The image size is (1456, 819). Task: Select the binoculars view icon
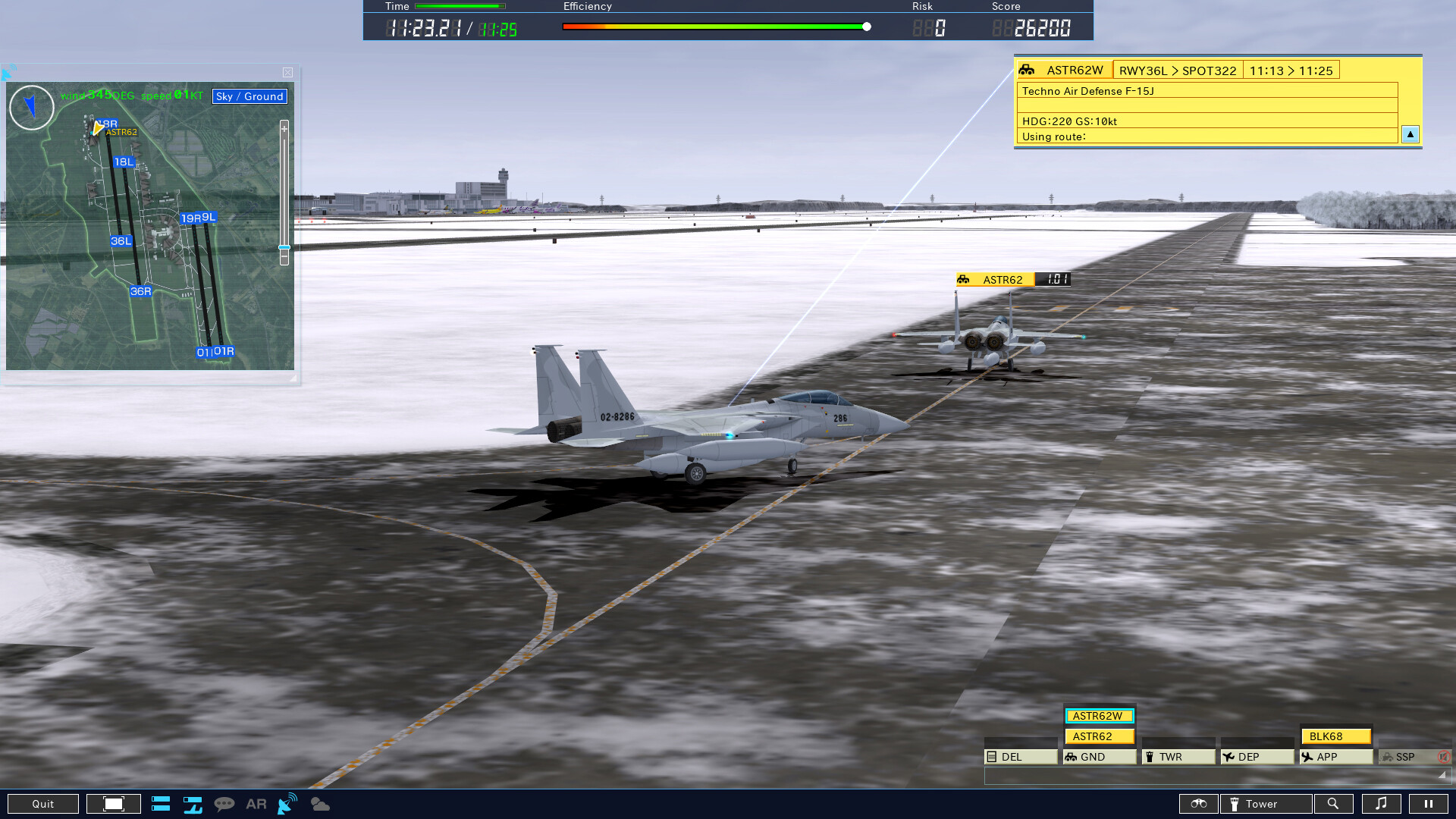click(1200, 803)
